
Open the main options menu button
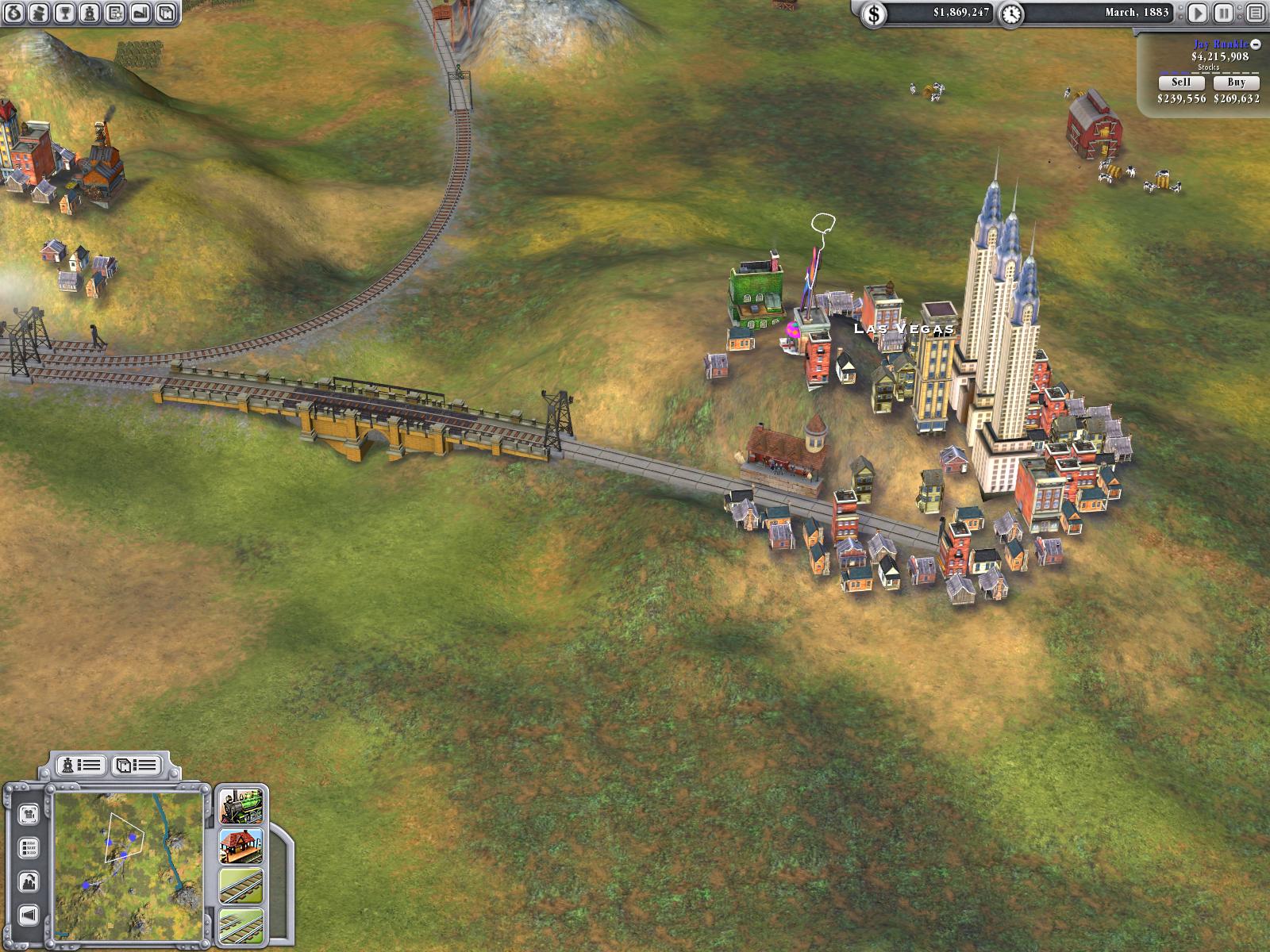click(1254, 13)
